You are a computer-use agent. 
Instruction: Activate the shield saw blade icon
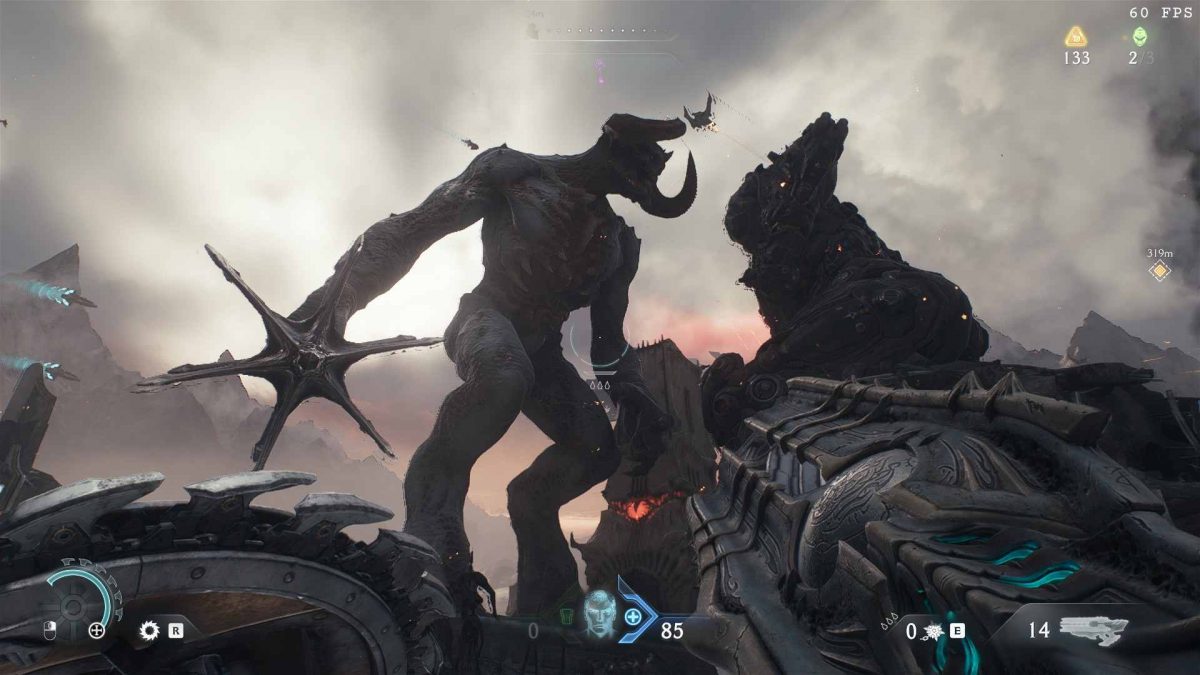coord(151,631)
